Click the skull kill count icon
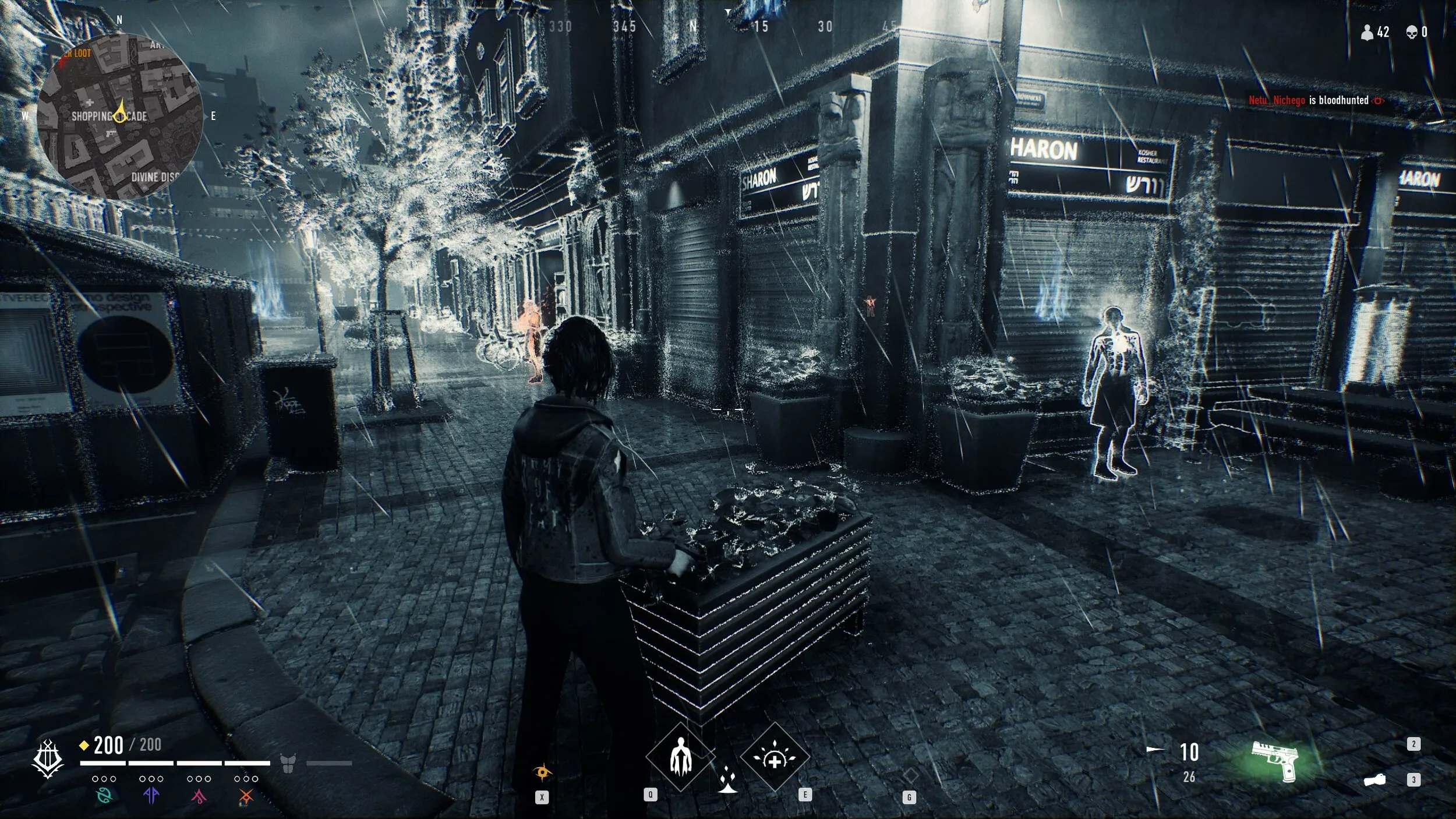The height and width of the screenshot is (819, 1456). pyautogui.click(x=1412, y=33)
